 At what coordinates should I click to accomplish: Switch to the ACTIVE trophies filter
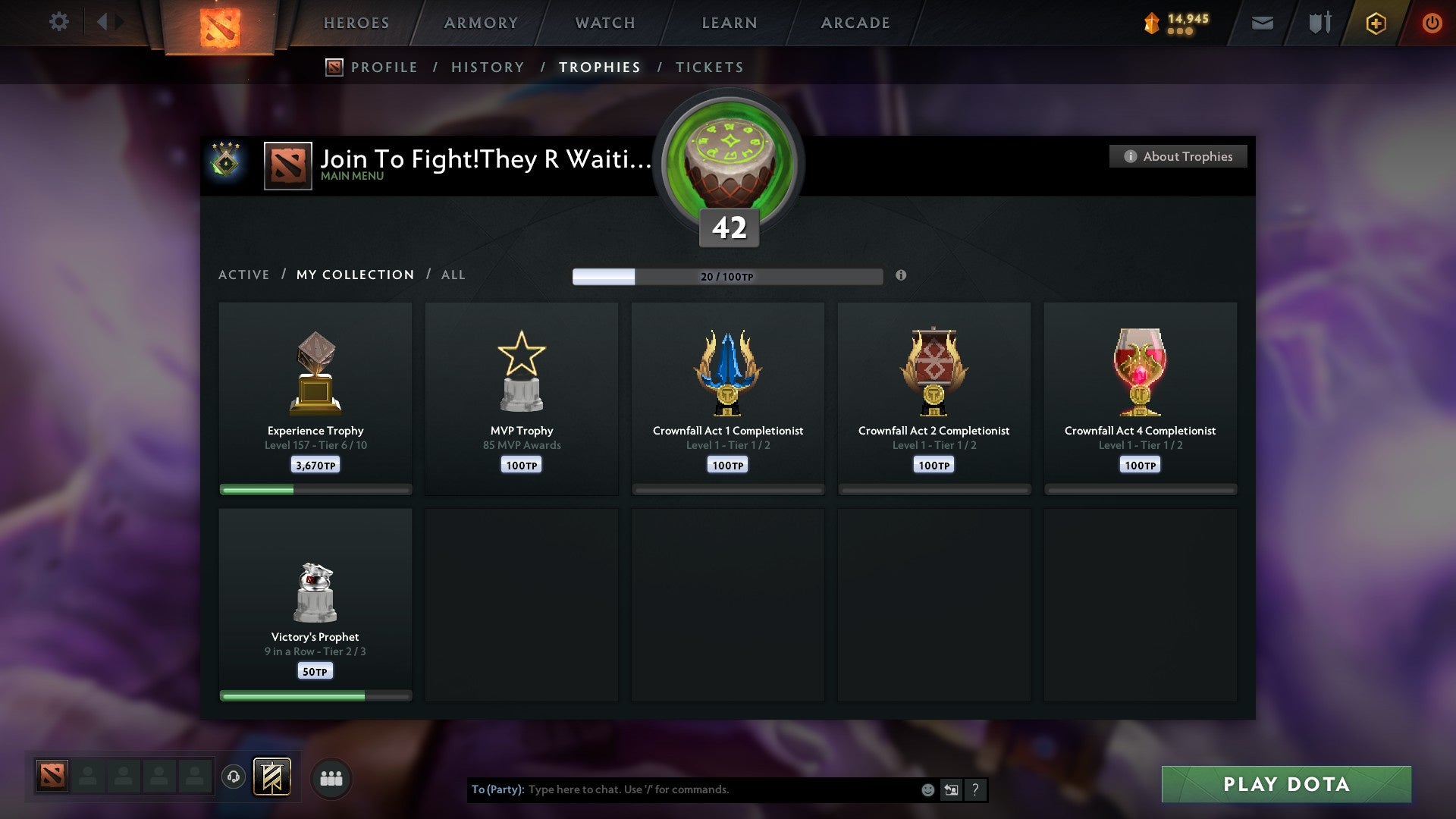coord(244,275)
